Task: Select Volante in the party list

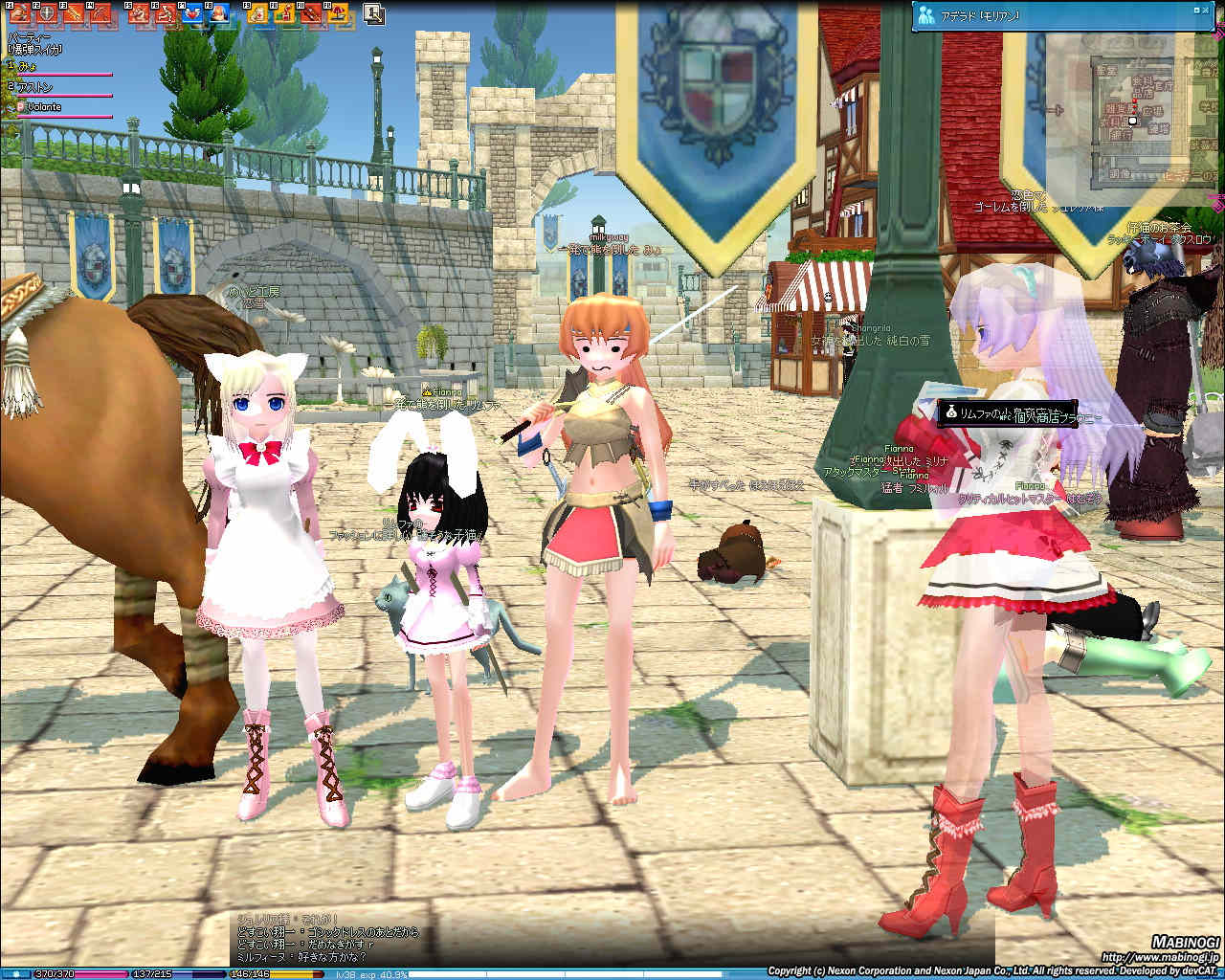Action: (43, 106)
